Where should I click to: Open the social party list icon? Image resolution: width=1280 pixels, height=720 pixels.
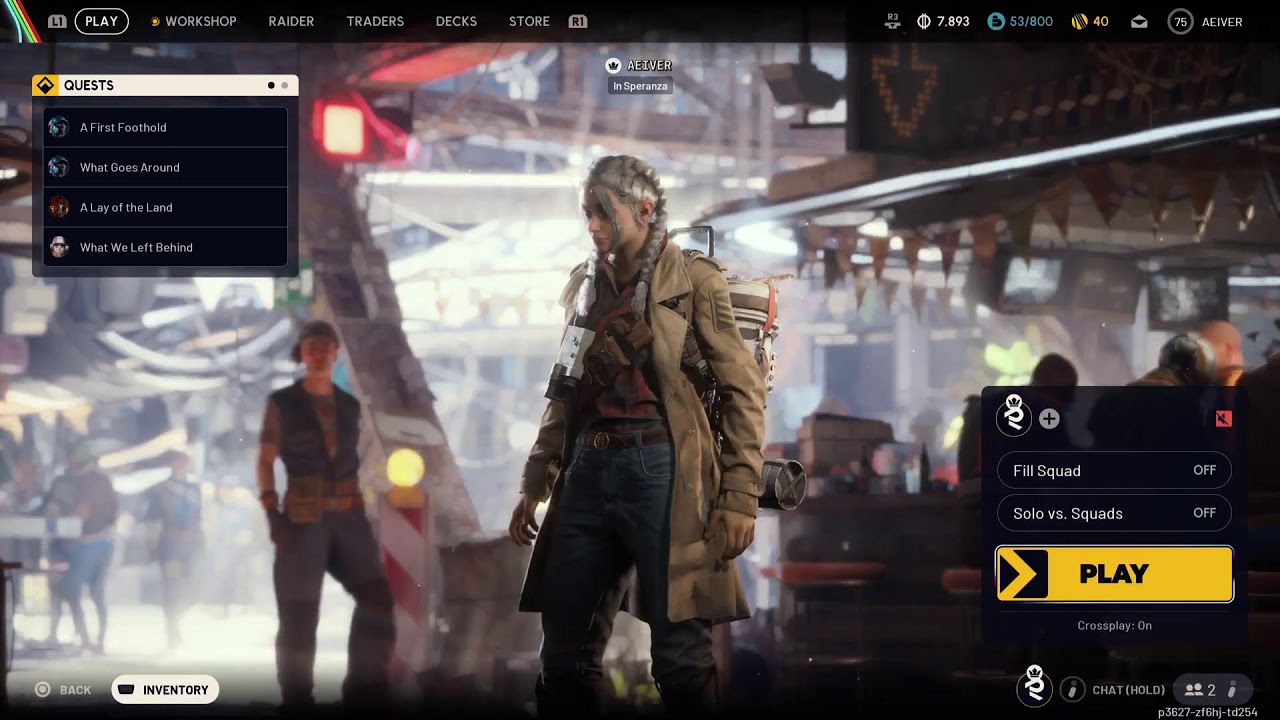(1202, 690)
